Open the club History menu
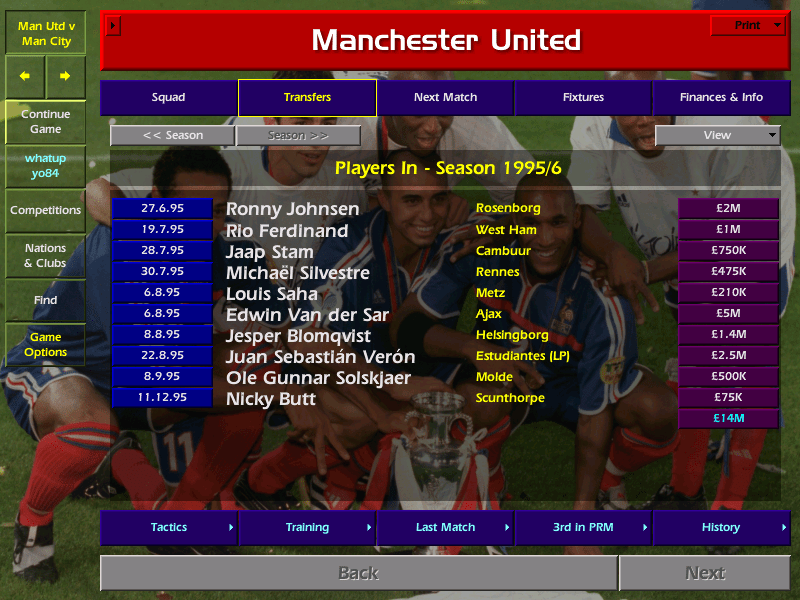Image resolution: width=800 pixels, height=600 pixels. (721, 527)
